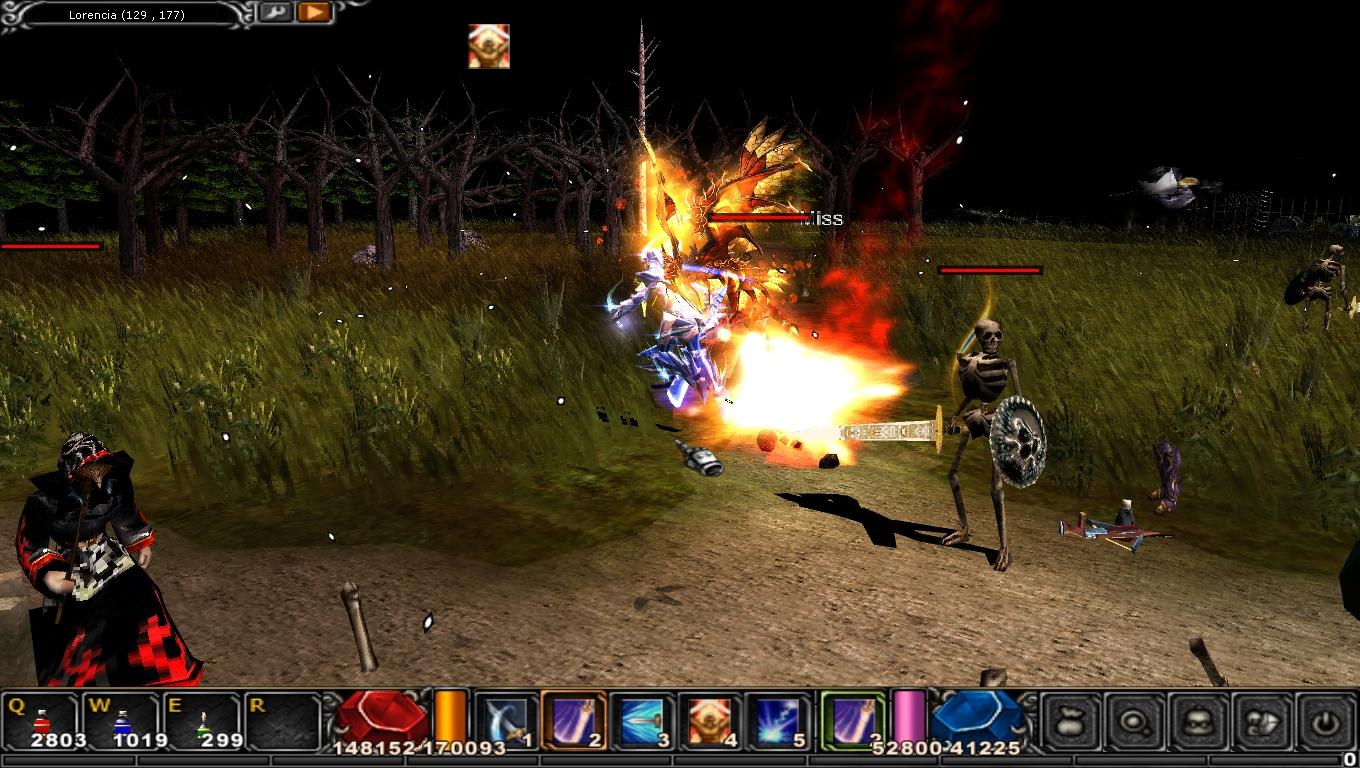Activate the blue lightning burst skill numbered 5
The height and width of the screenshot is (768, 1360).
click(x=777, y=720)
